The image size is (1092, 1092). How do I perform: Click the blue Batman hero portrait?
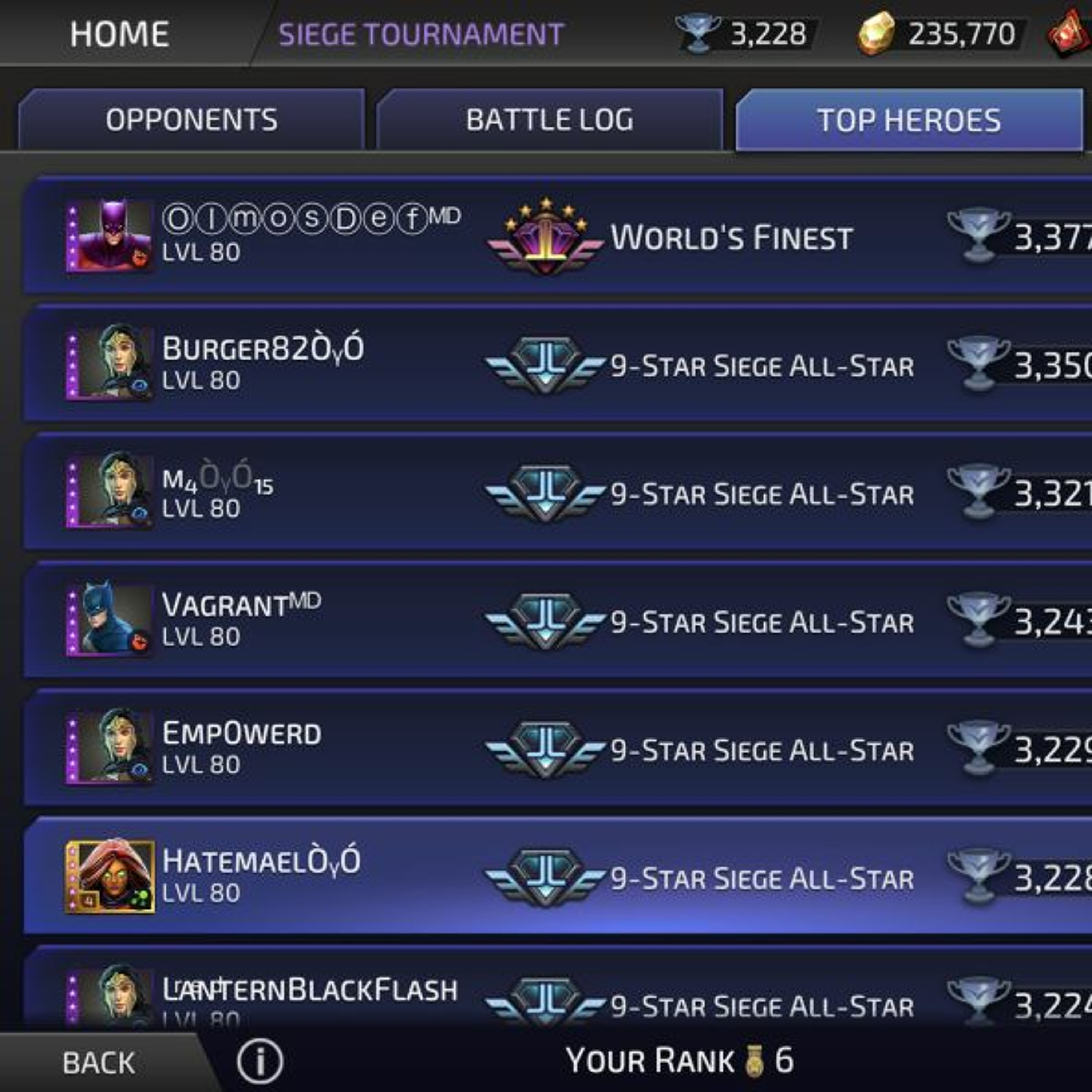[x=110, y=621]
